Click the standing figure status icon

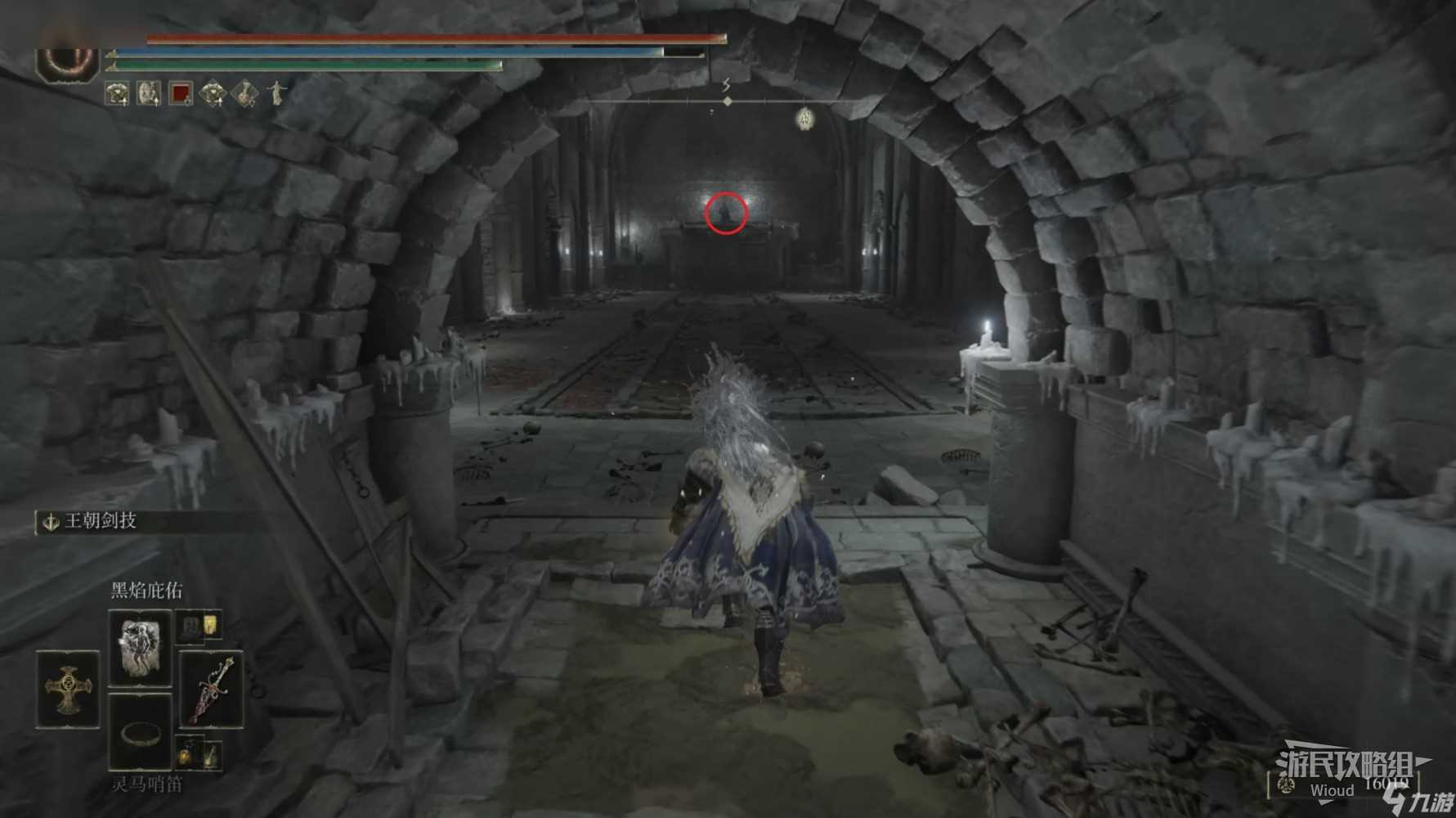coord(276,92)
